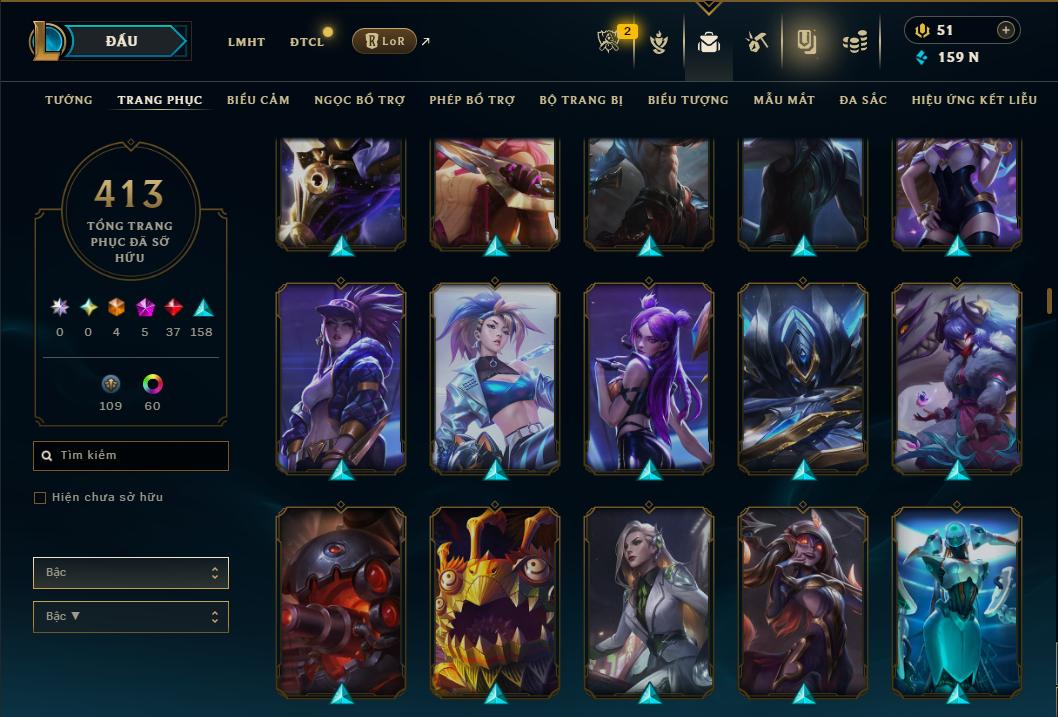Show the BIỂU TƯỢNG tab
Image resolution: width=1058 pixels, height=717 pixels.
[688, 100]
